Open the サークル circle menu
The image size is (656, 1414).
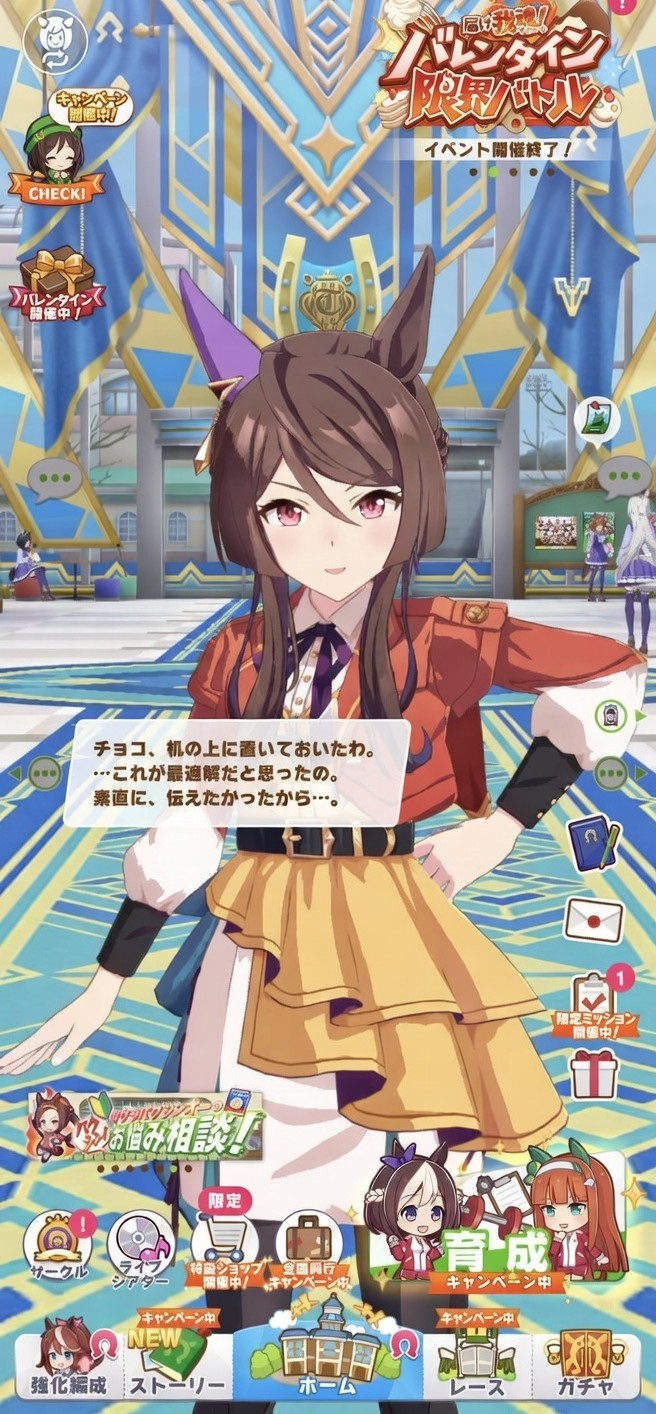pos(58,1245)
